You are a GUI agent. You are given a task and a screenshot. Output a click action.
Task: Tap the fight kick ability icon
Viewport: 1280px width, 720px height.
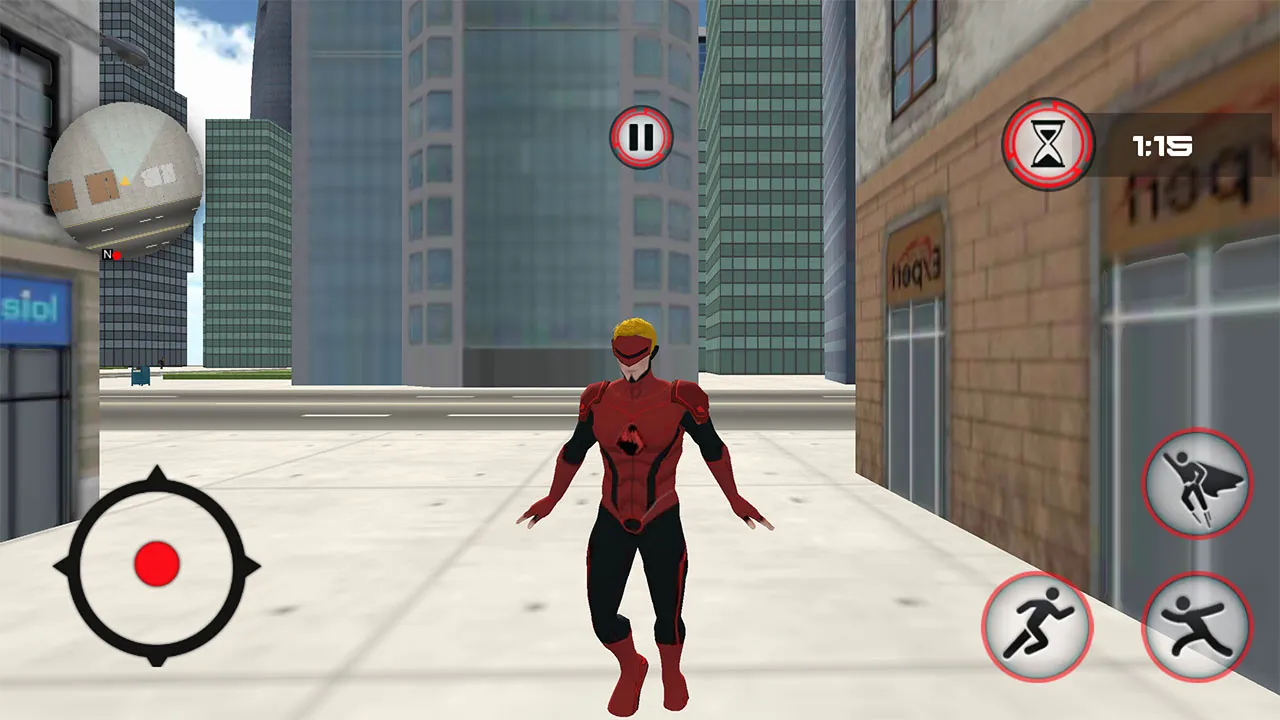coord(1197,625)
